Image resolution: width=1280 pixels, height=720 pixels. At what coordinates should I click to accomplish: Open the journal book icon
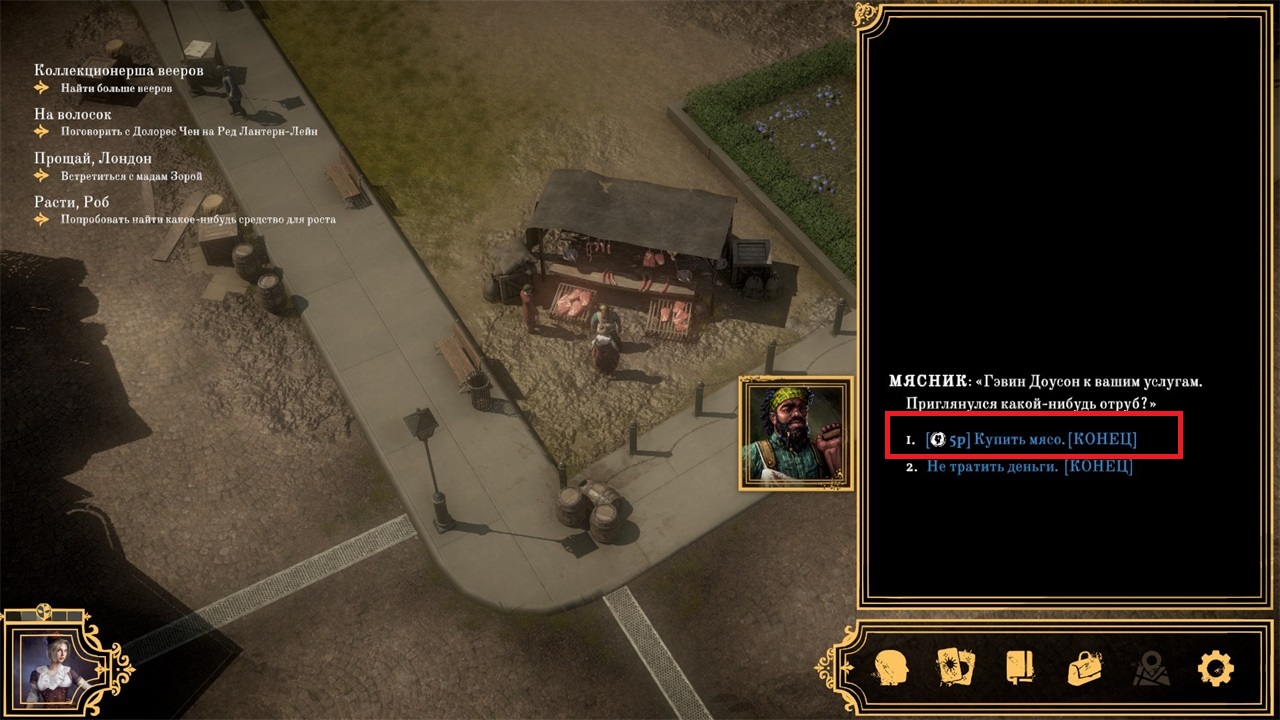pos(1019,667)
